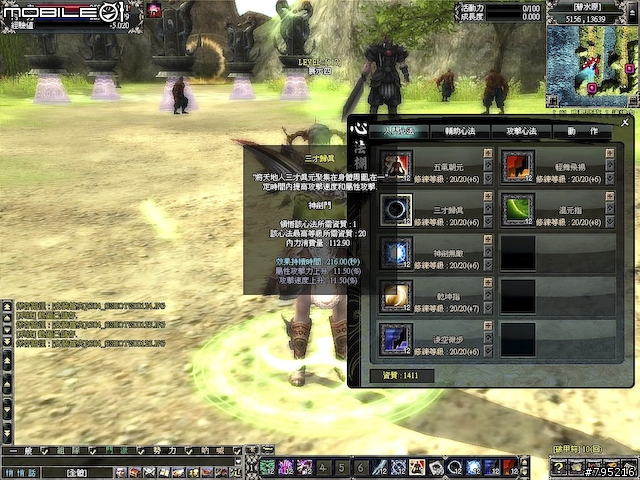Screen dimensions: 640x480
Task: Click the 神劍無敵 blue glow skill icon
Action: pos(397,252)
